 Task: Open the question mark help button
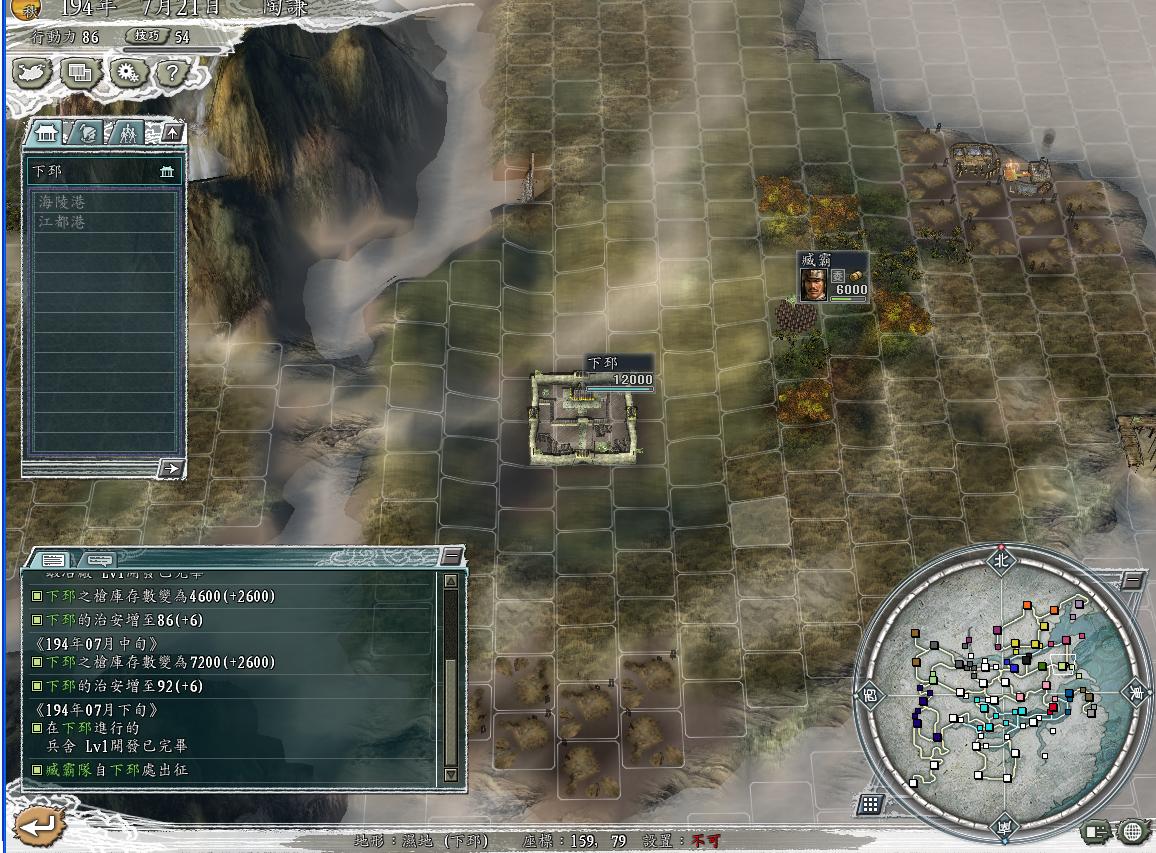(x=172, y=72)
